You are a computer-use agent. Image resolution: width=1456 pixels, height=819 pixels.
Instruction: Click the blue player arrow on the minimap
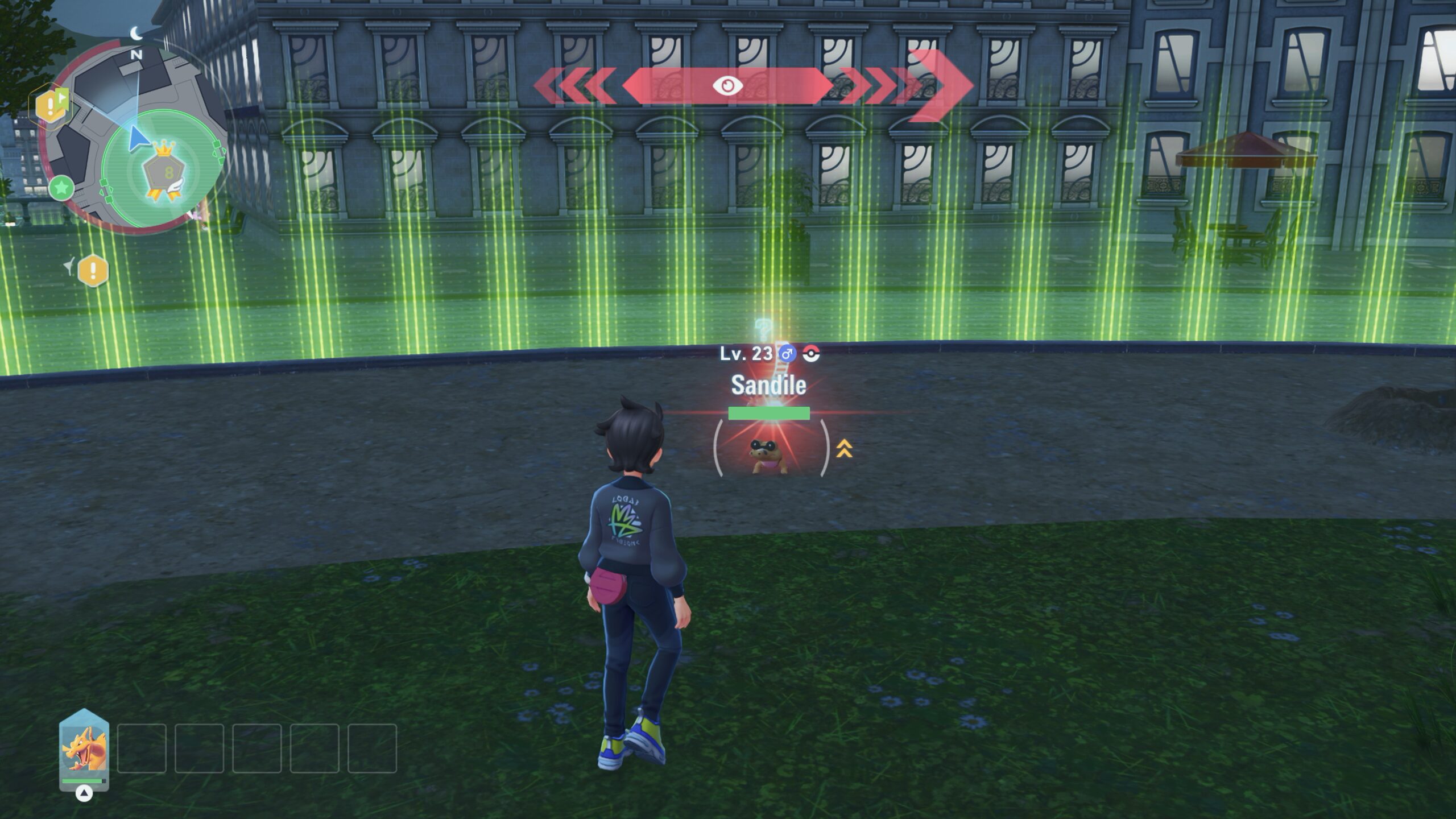pos(136,139)
